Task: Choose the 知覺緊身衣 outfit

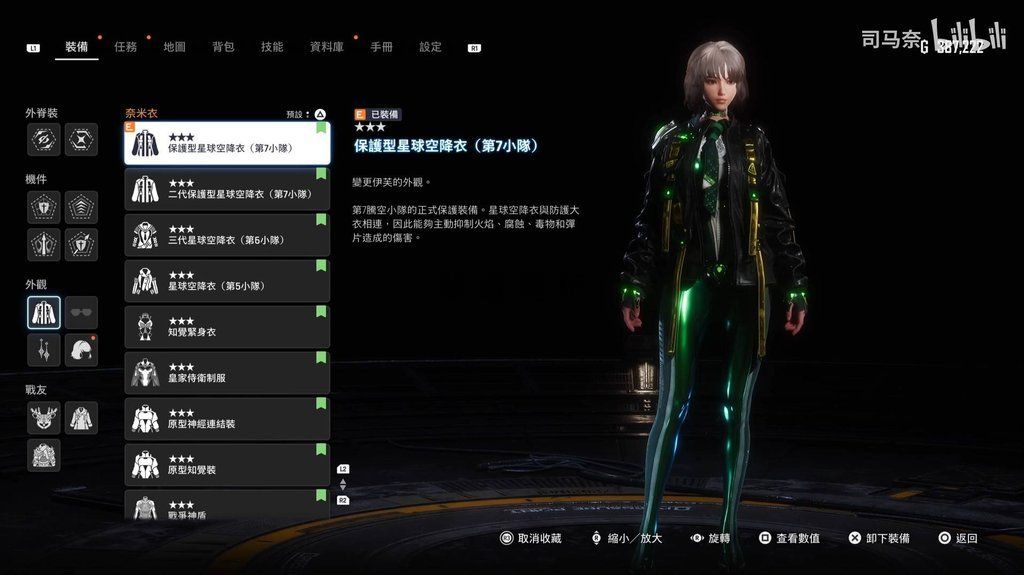Action: (227, 327)
